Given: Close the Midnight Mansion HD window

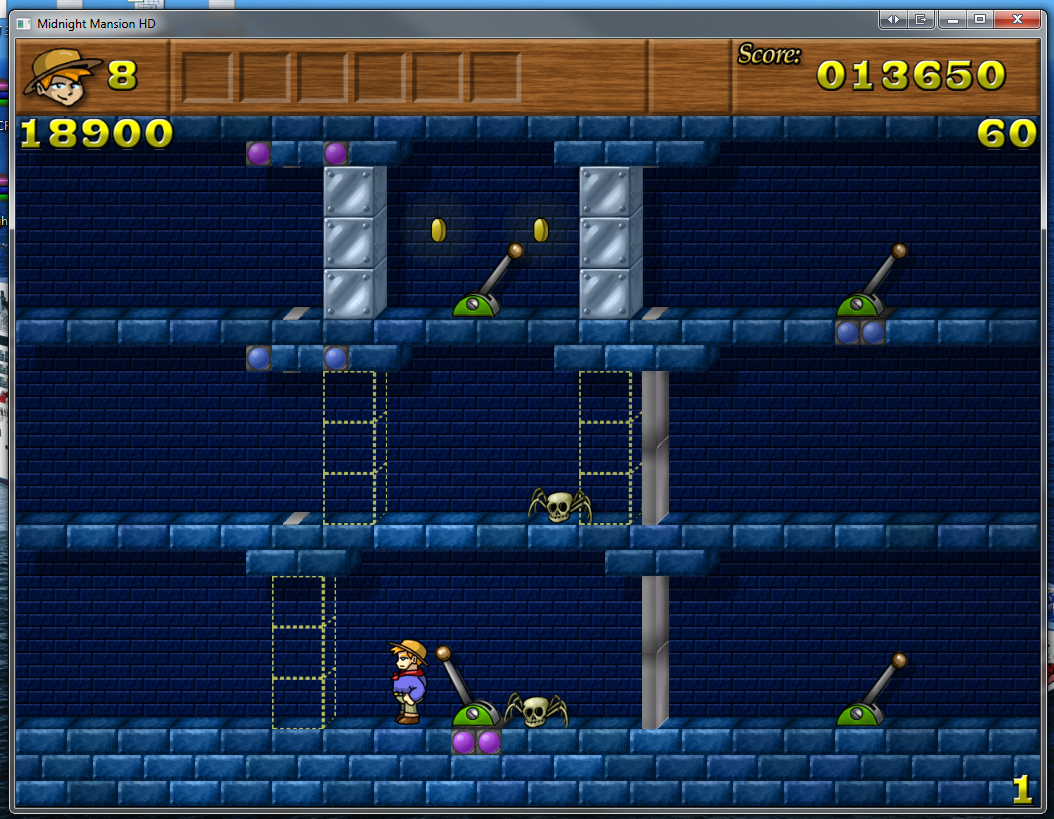Looking at the screenshot, I should click(x=1018, y=19).
